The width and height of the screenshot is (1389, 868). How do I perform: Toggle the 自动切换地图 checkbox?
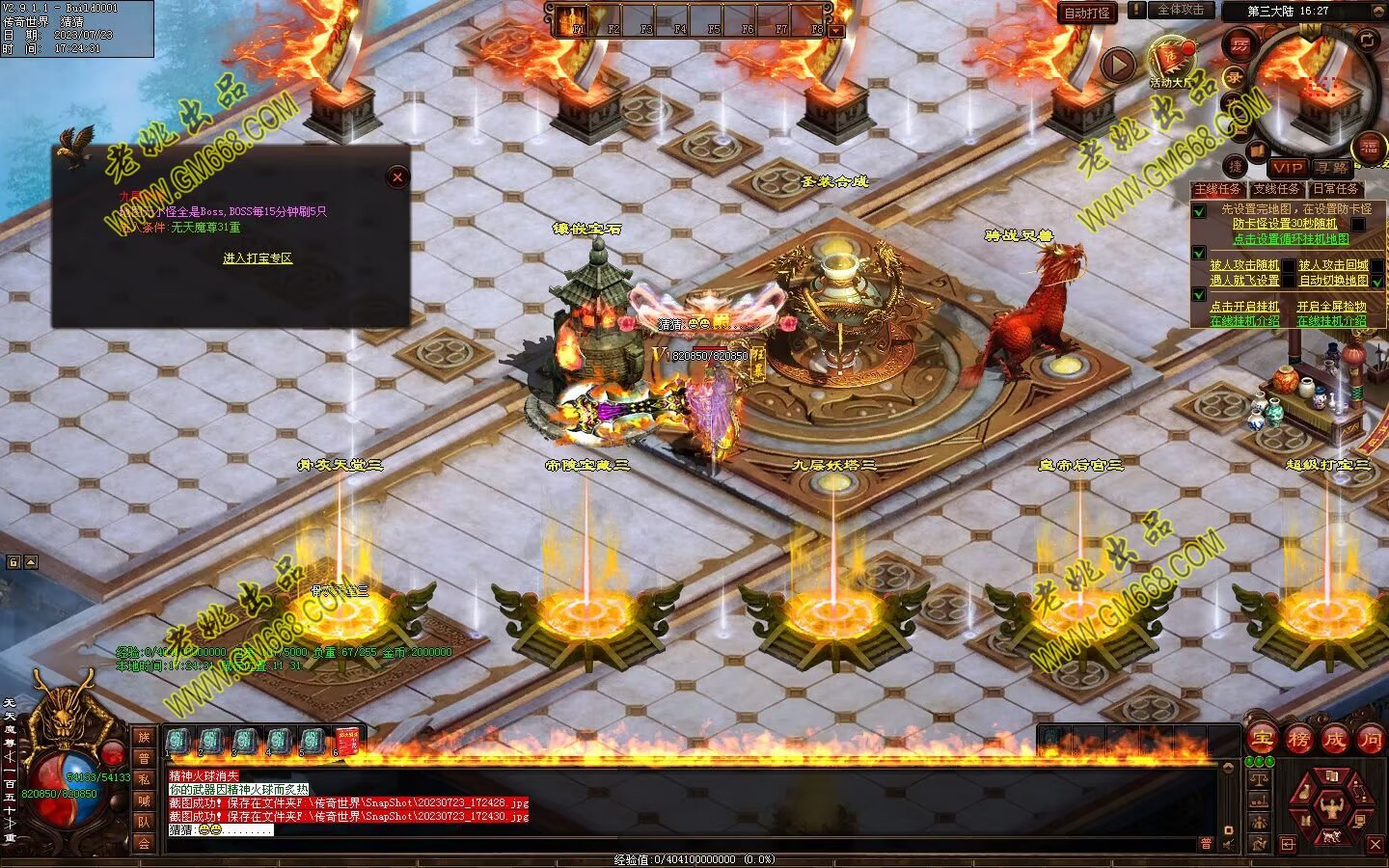[x=1377, y=281]
